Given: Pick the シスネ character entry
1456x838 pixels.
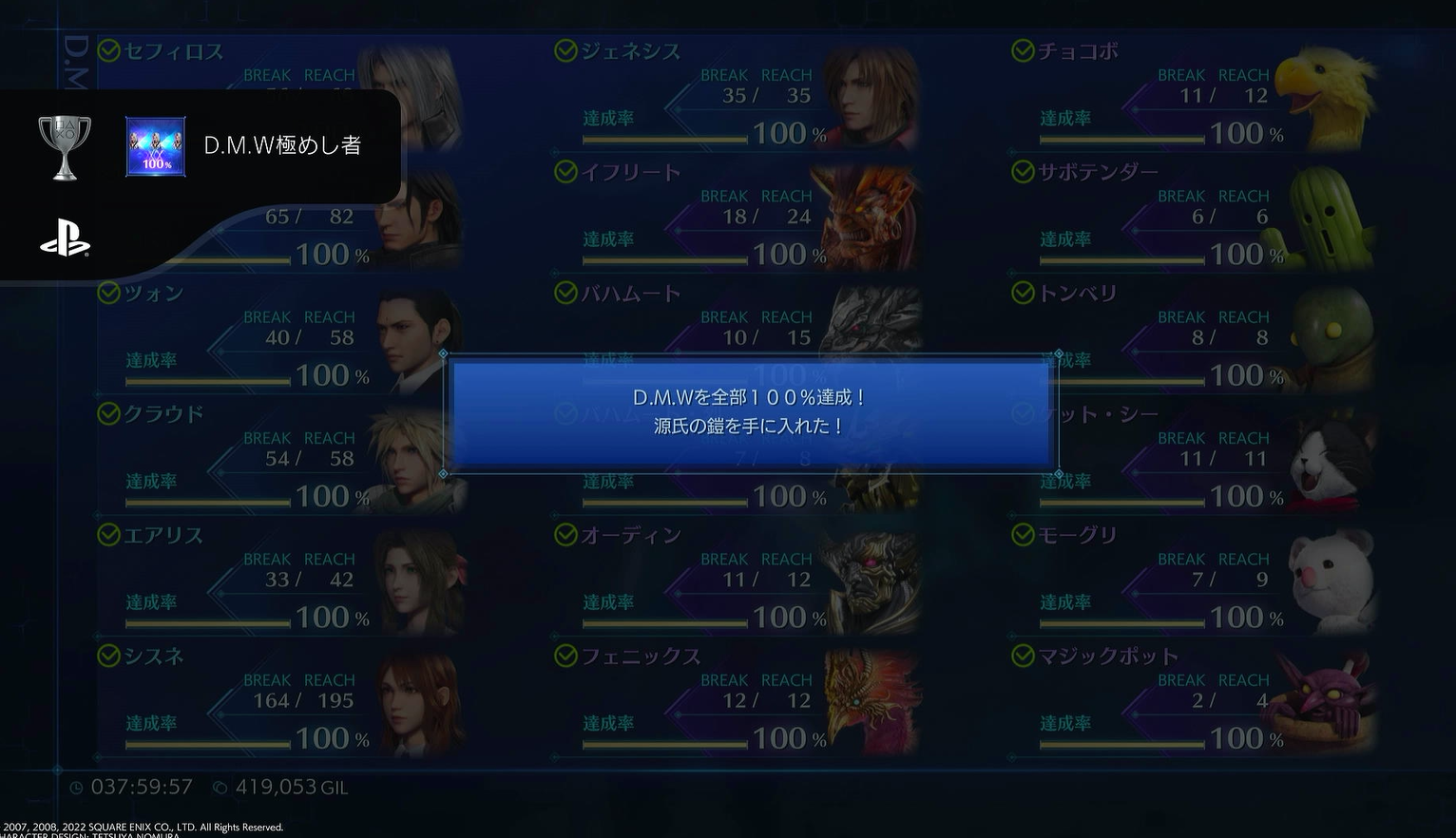Looking at the screenshot, I should pos(280,699).
